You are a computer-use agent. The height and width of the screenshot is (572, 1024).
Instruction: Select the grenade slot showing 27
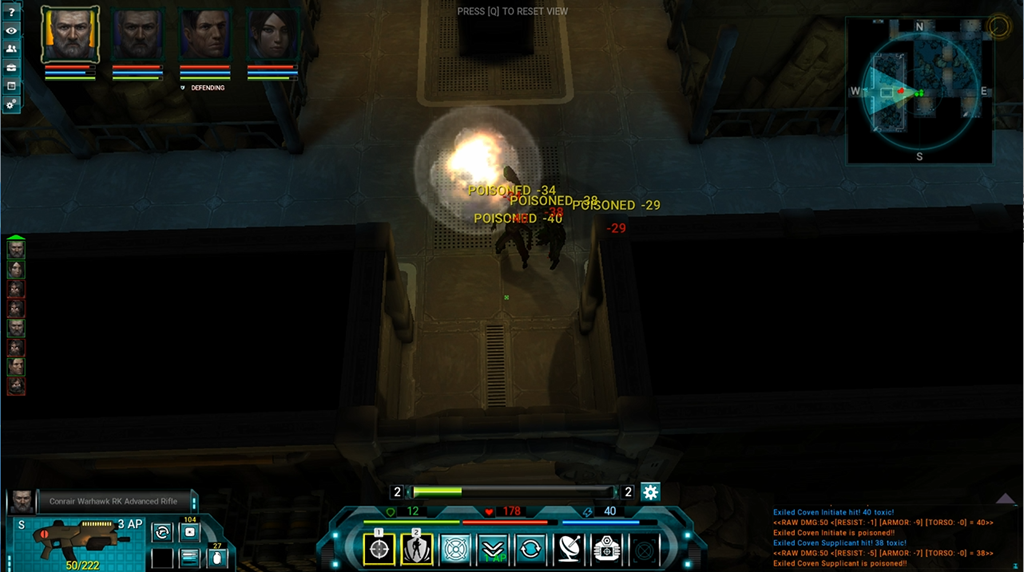(x=216, y=556)
